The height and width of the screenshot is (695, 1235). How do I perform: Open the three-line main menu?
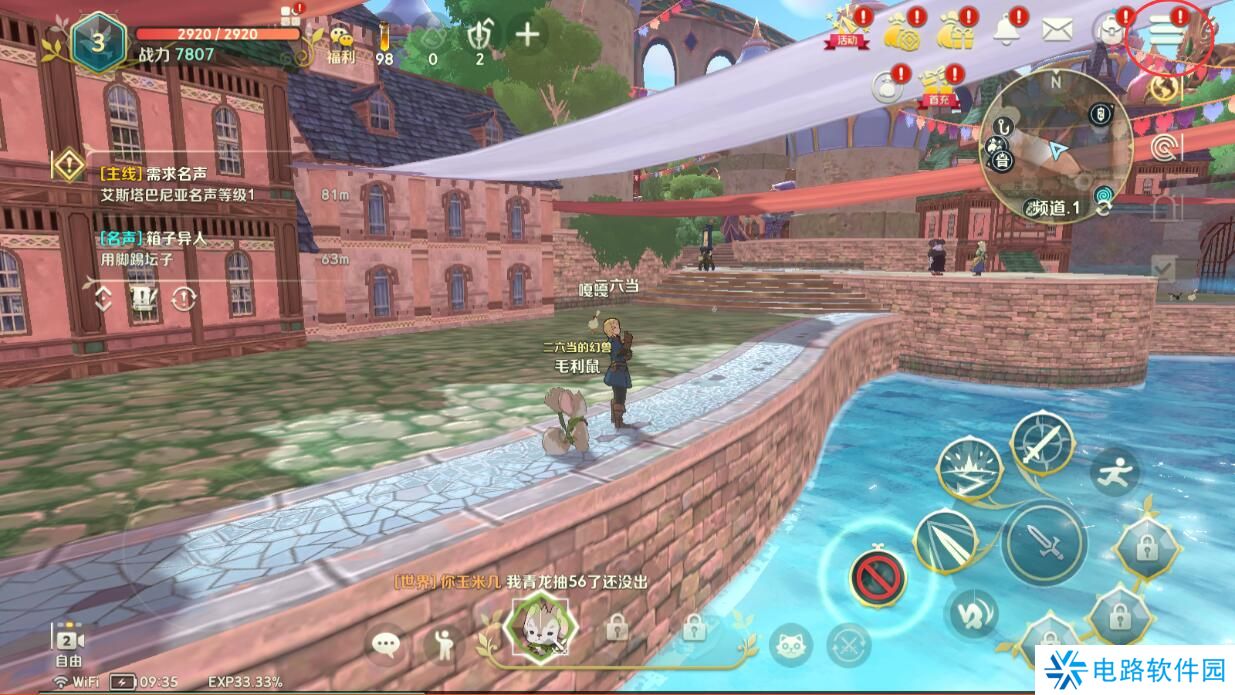[1166, 32]
